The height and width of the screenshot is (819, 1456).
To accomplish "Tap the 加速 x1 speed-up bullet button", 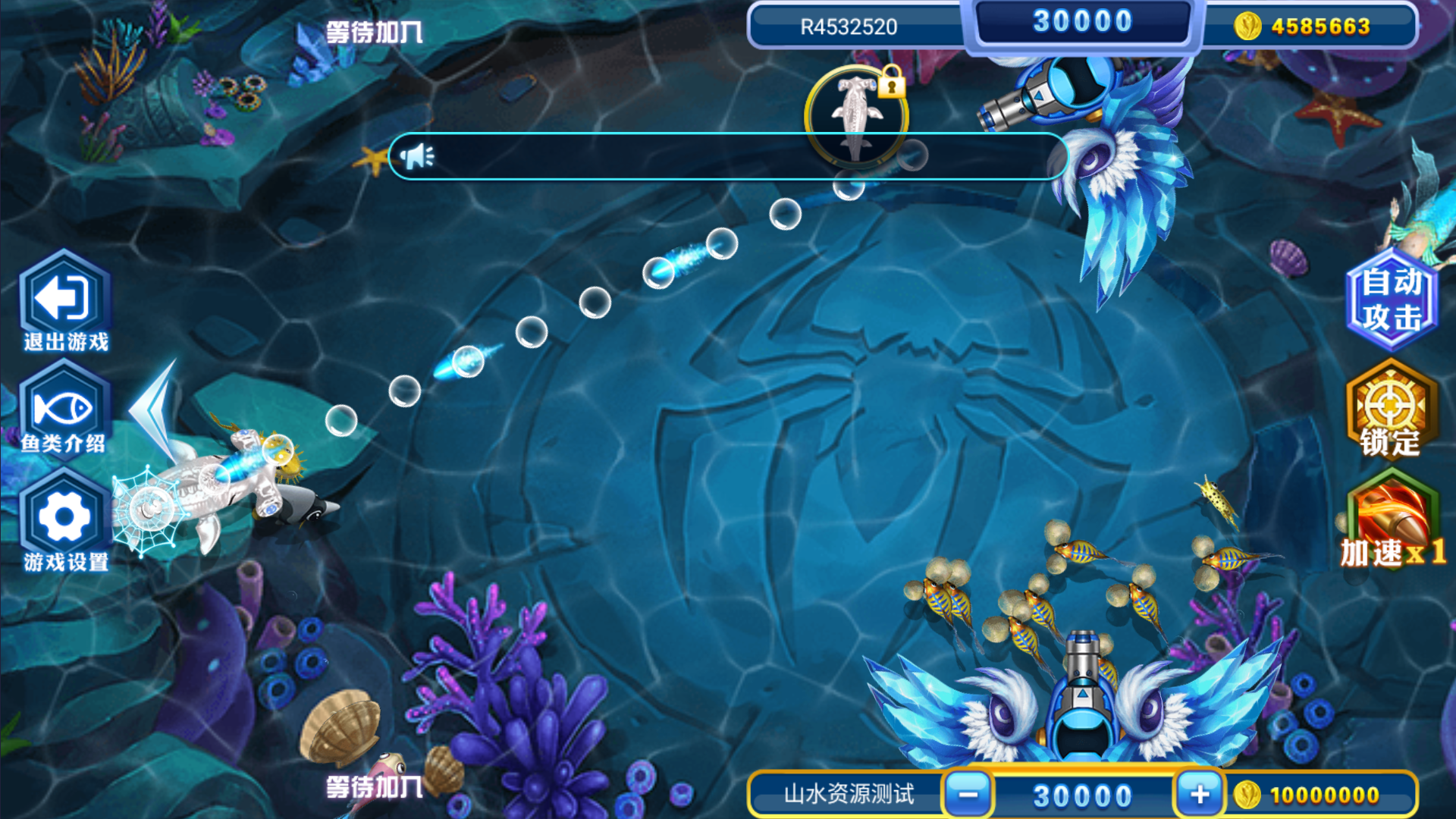I will pyautogui.click(x=1391, y=521).
